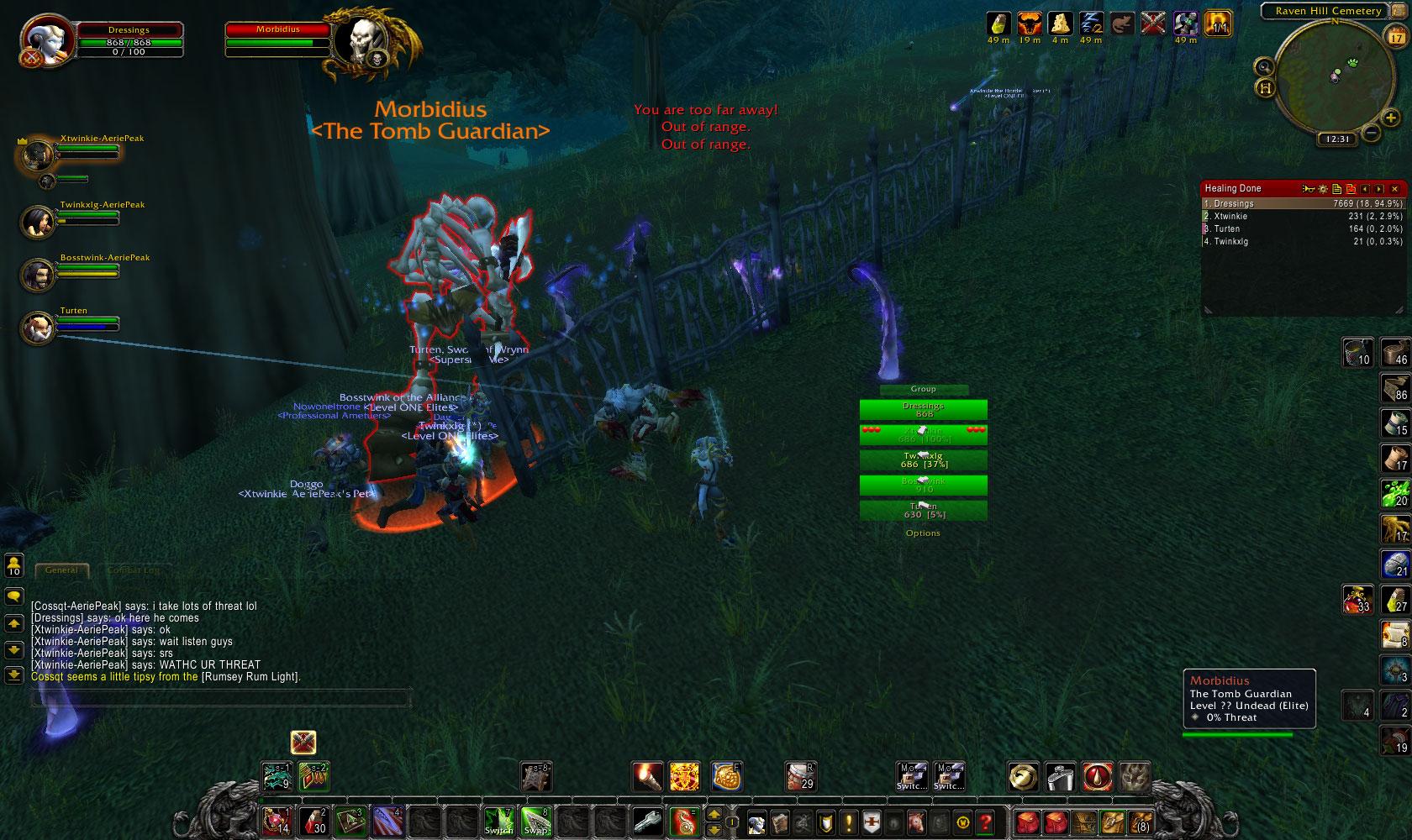Open the group frame Options
1412x840 pixels.
923,533
